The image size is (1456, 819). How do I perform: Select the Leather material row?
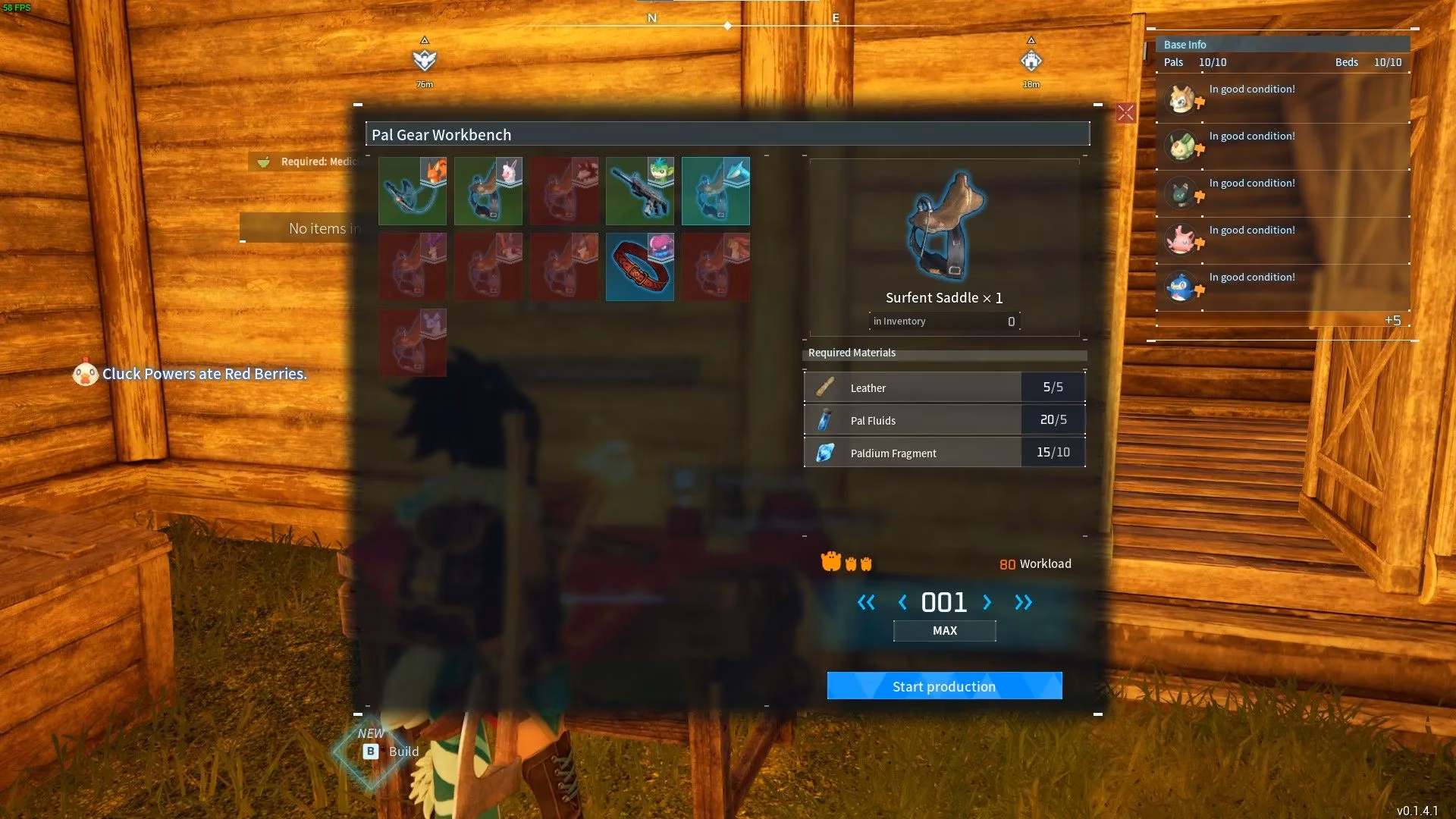(944, 388)
